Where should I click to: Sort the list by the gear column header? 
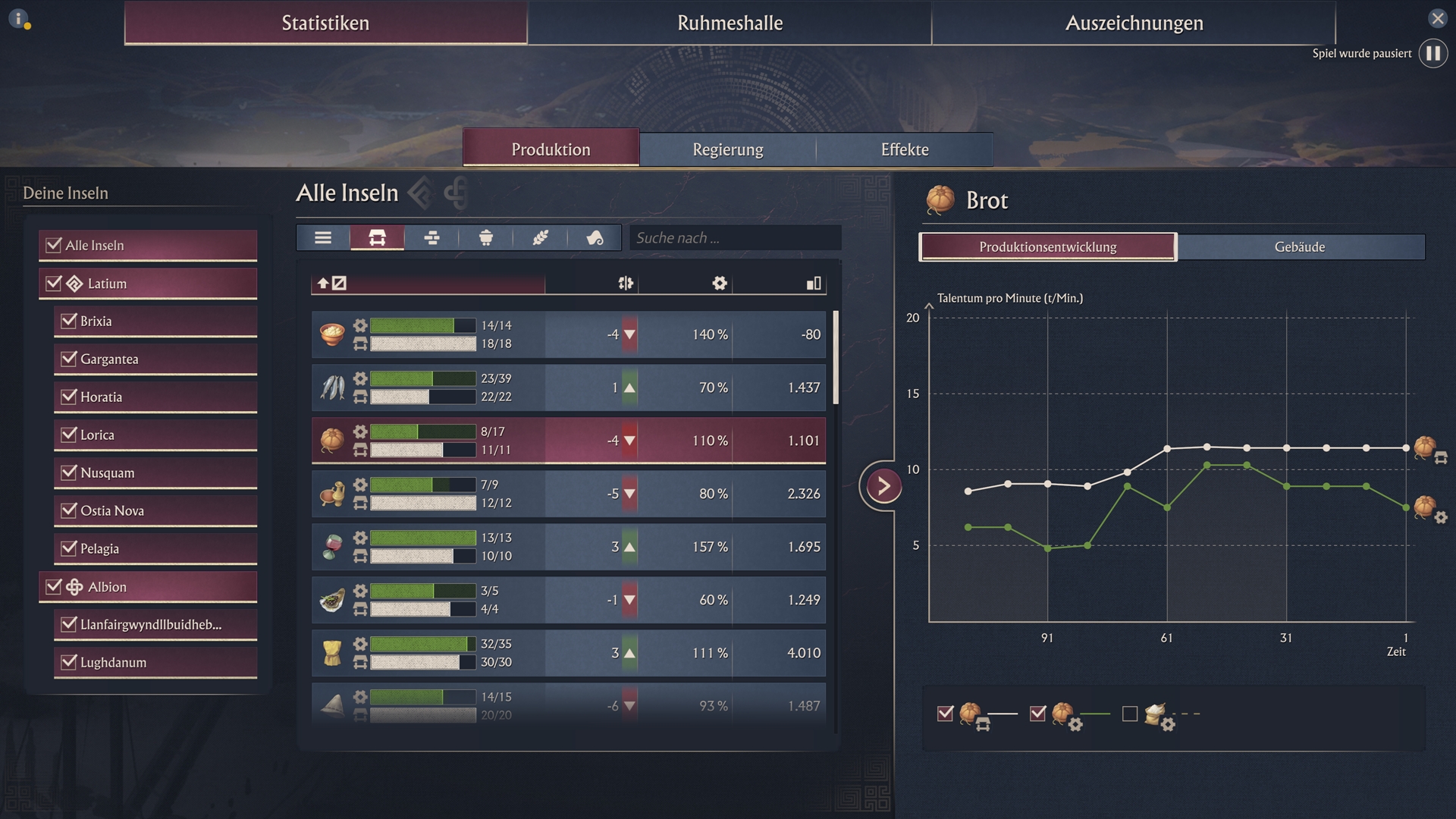tap(719, 284)
